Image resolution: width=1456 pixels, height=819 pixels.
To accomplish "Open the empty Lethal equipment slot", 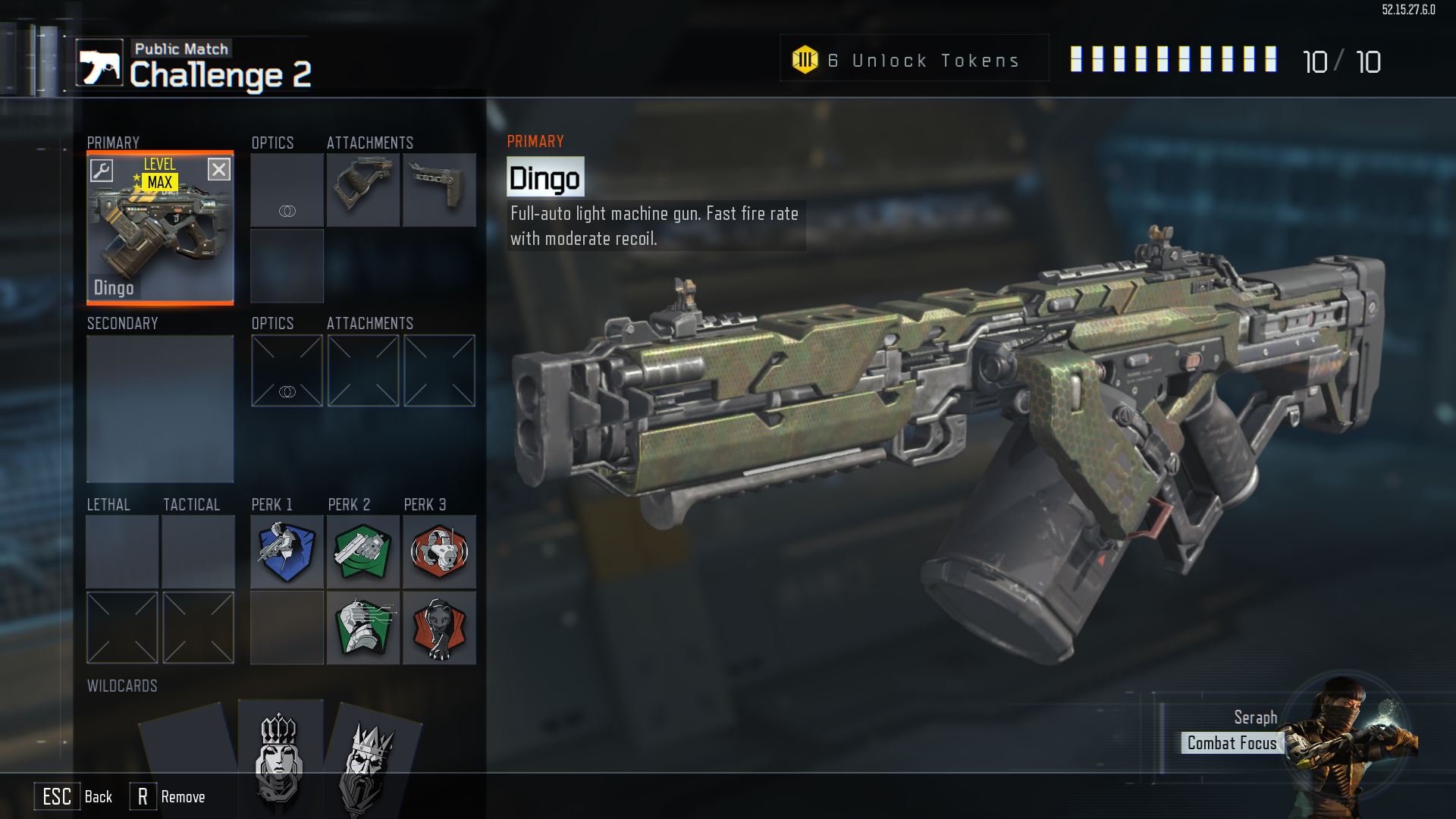I will [122, 551].
